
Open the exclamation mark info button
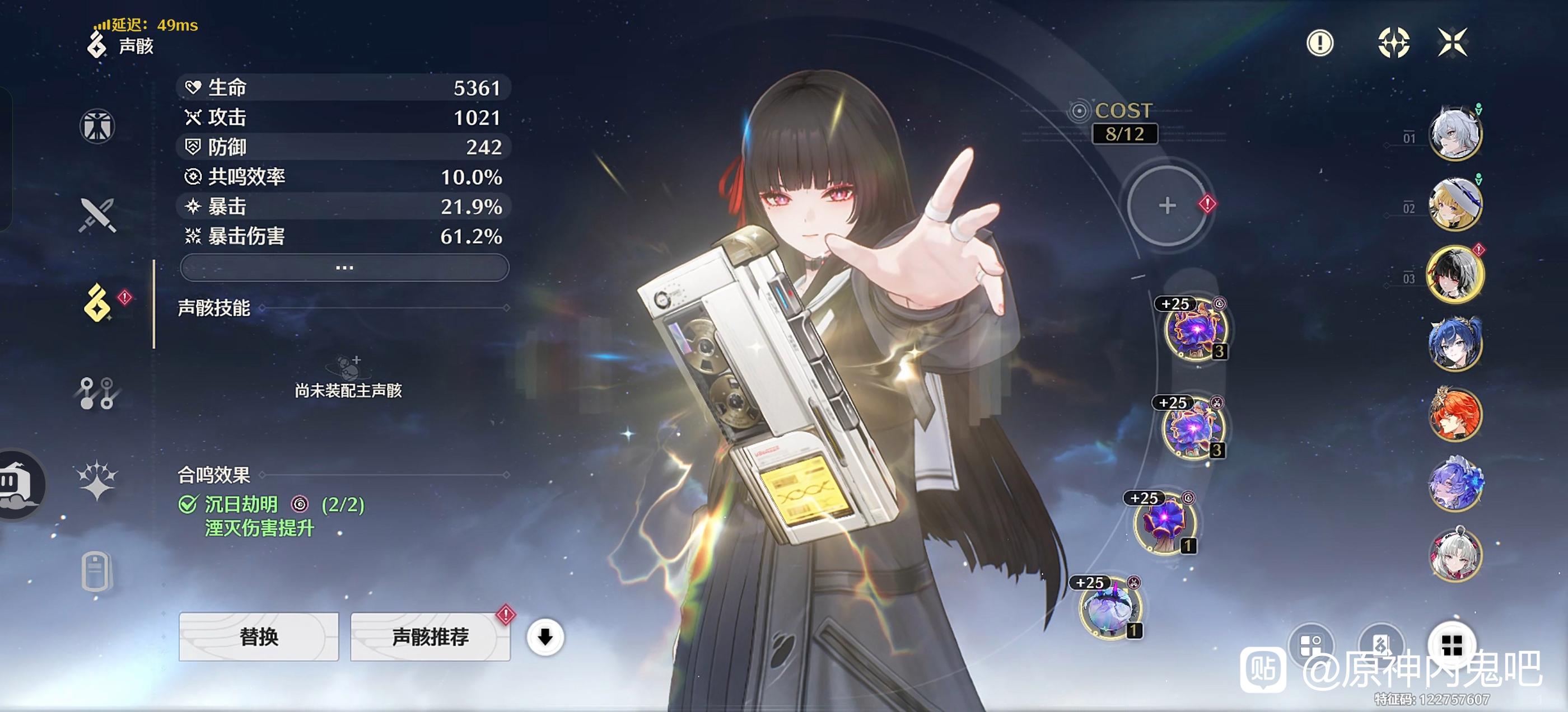tap(1320, 43)
